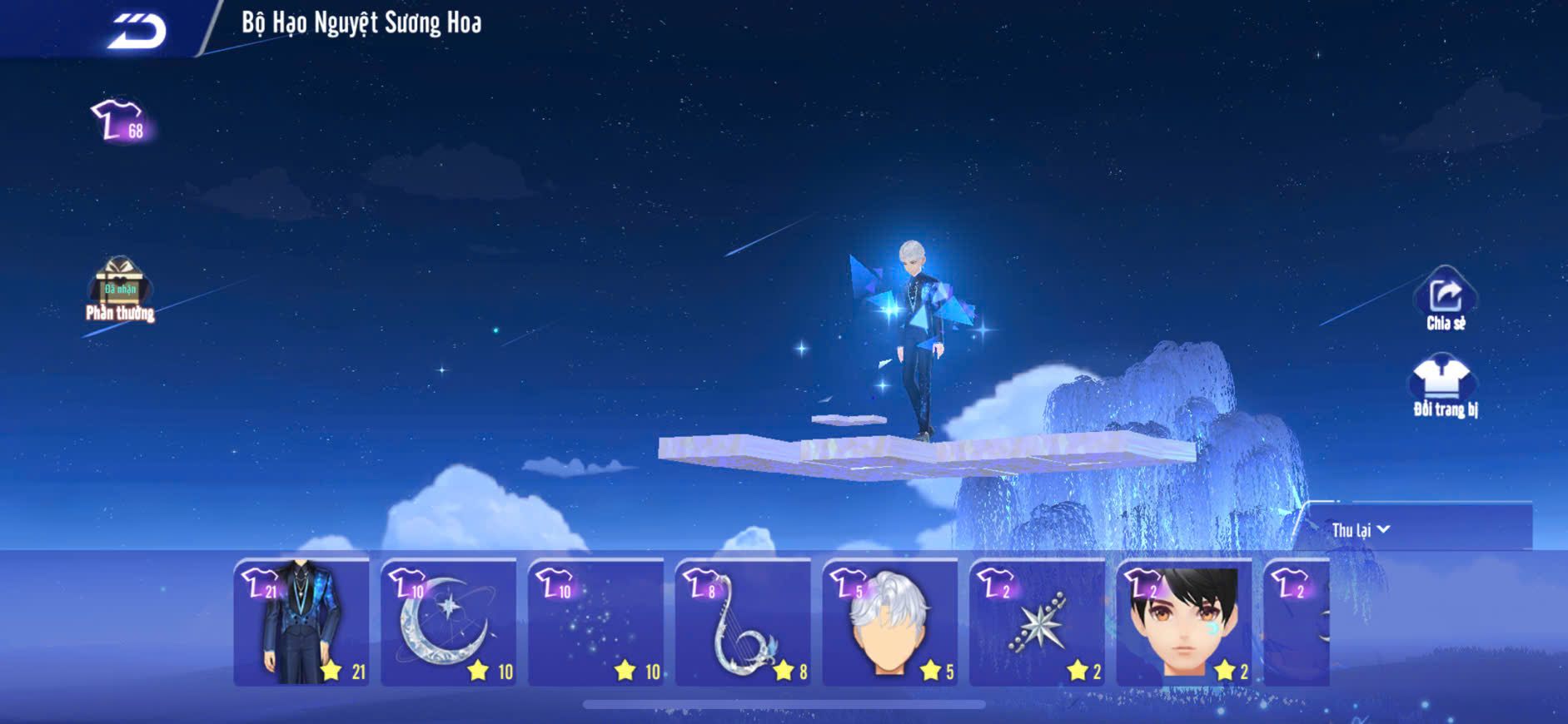Select the black-haired face item
The image size is (1568, 724).
click(1183, 623)
